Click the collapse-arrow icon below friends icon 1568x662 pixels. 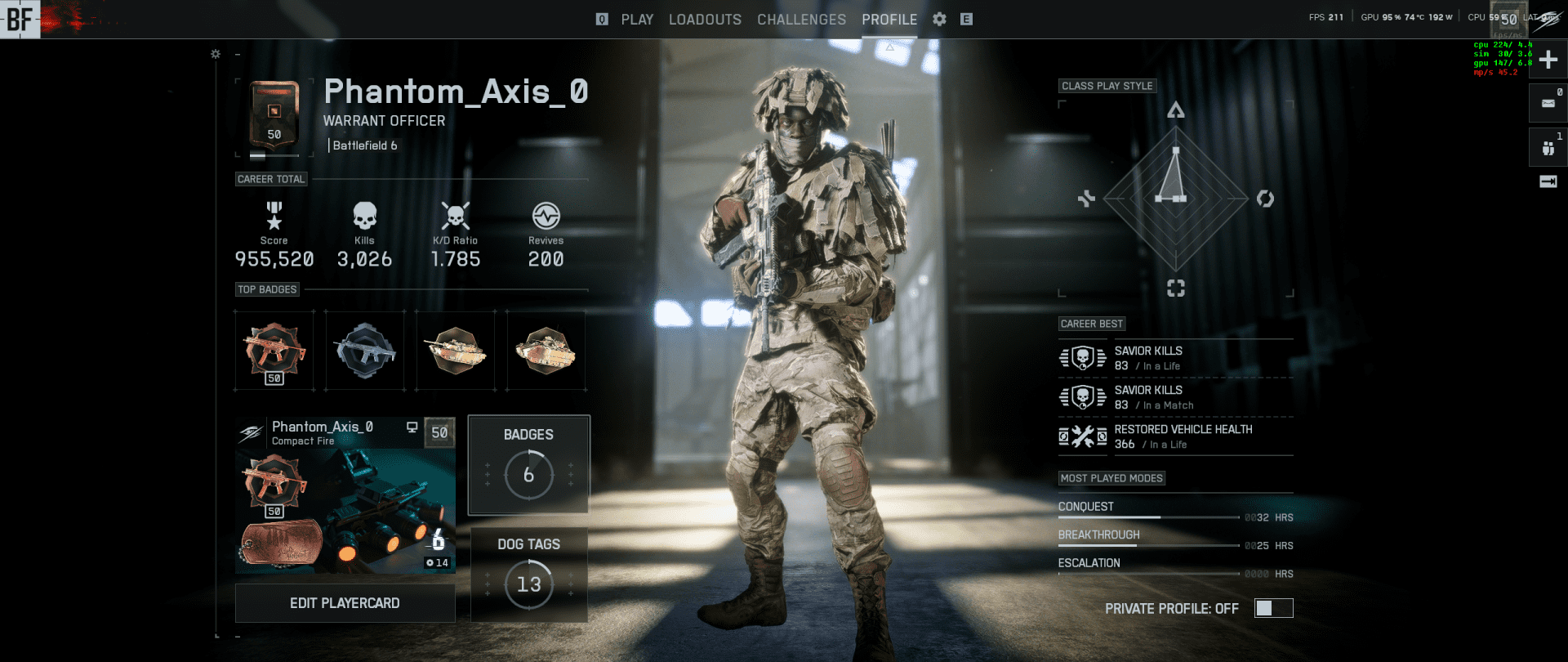pos(1548,183)
